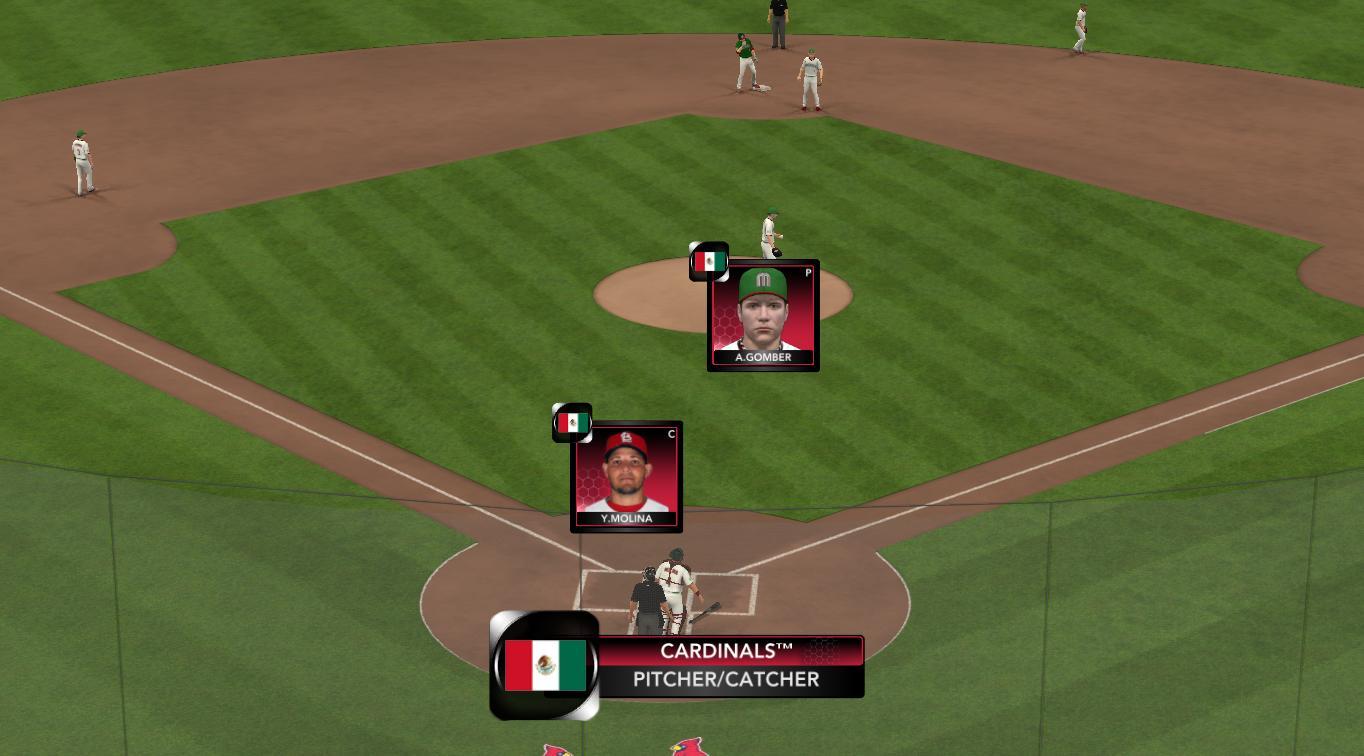Click the Mexico flag badge on Molina's card
1364x756 pixels.
pos(573,423)
